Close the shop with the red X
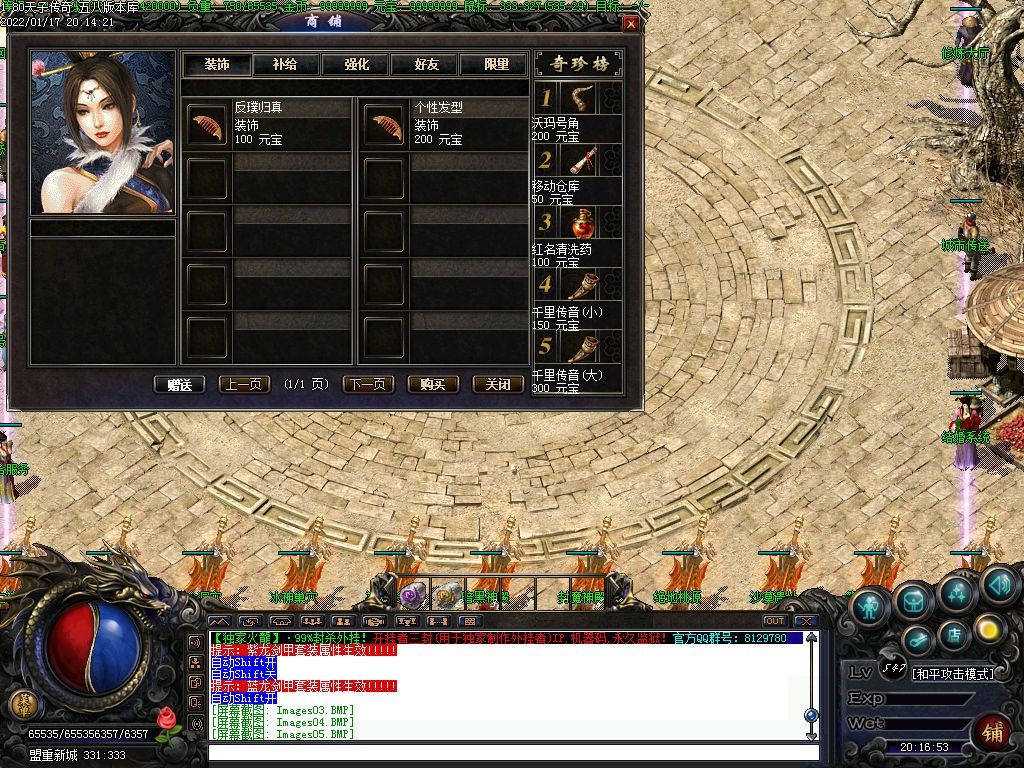This screenshot has width=1024, height=768. 630,23
